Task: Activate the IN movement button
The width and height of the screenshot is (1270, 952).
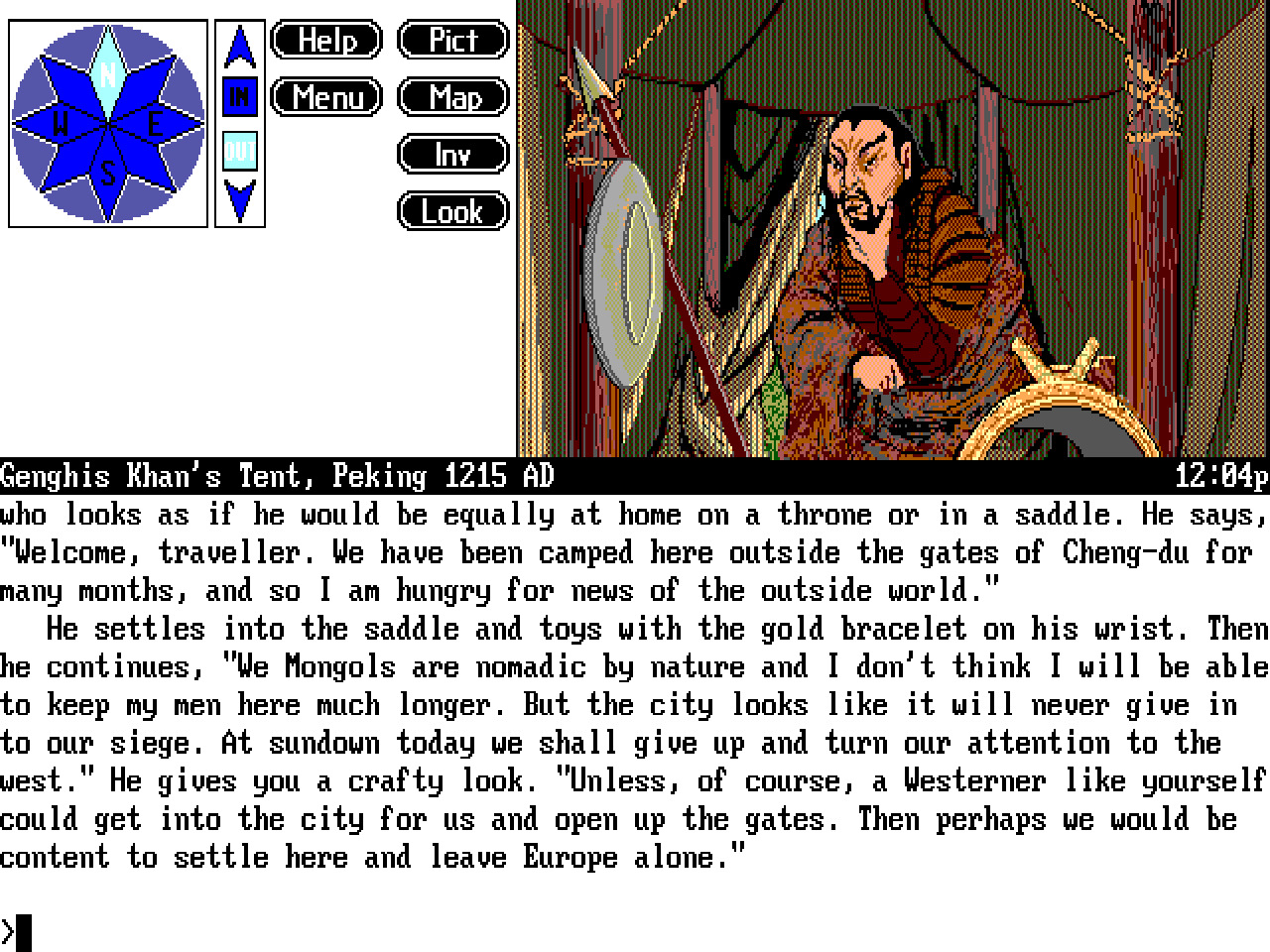Action: coord(238,97)
